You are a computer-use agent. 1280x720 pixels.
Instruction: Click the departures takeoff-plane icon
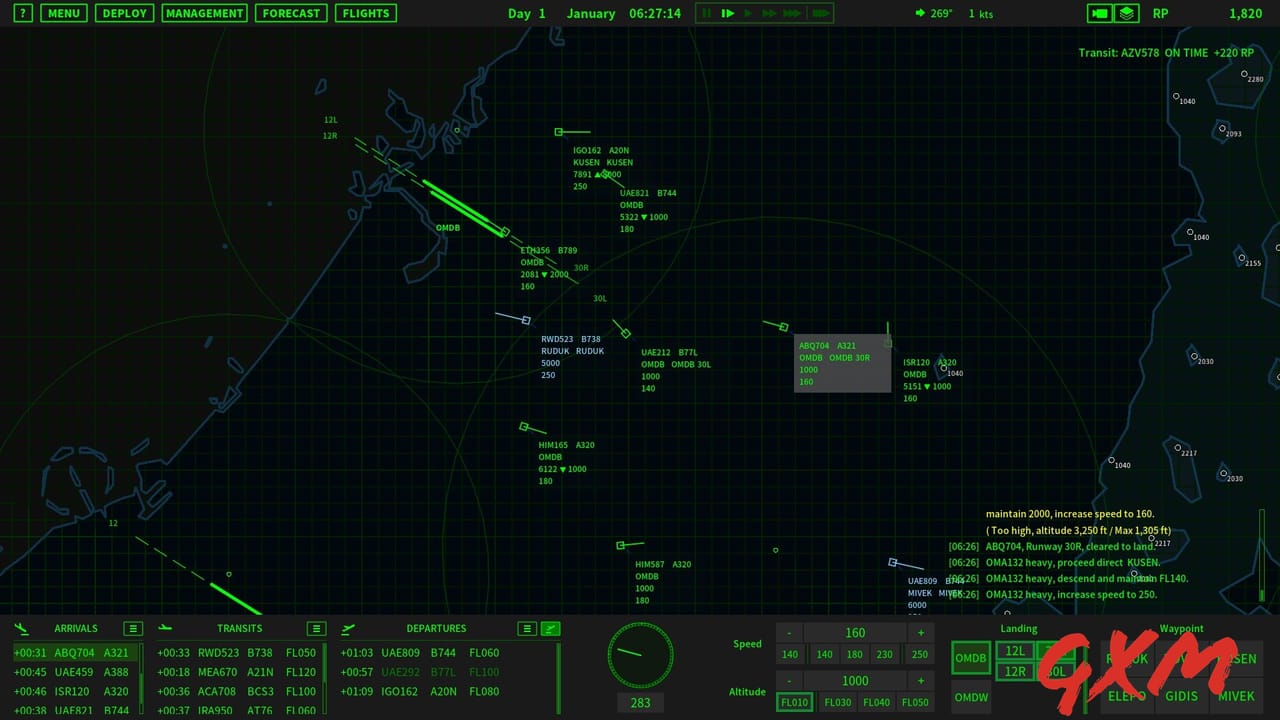[348, 628]
